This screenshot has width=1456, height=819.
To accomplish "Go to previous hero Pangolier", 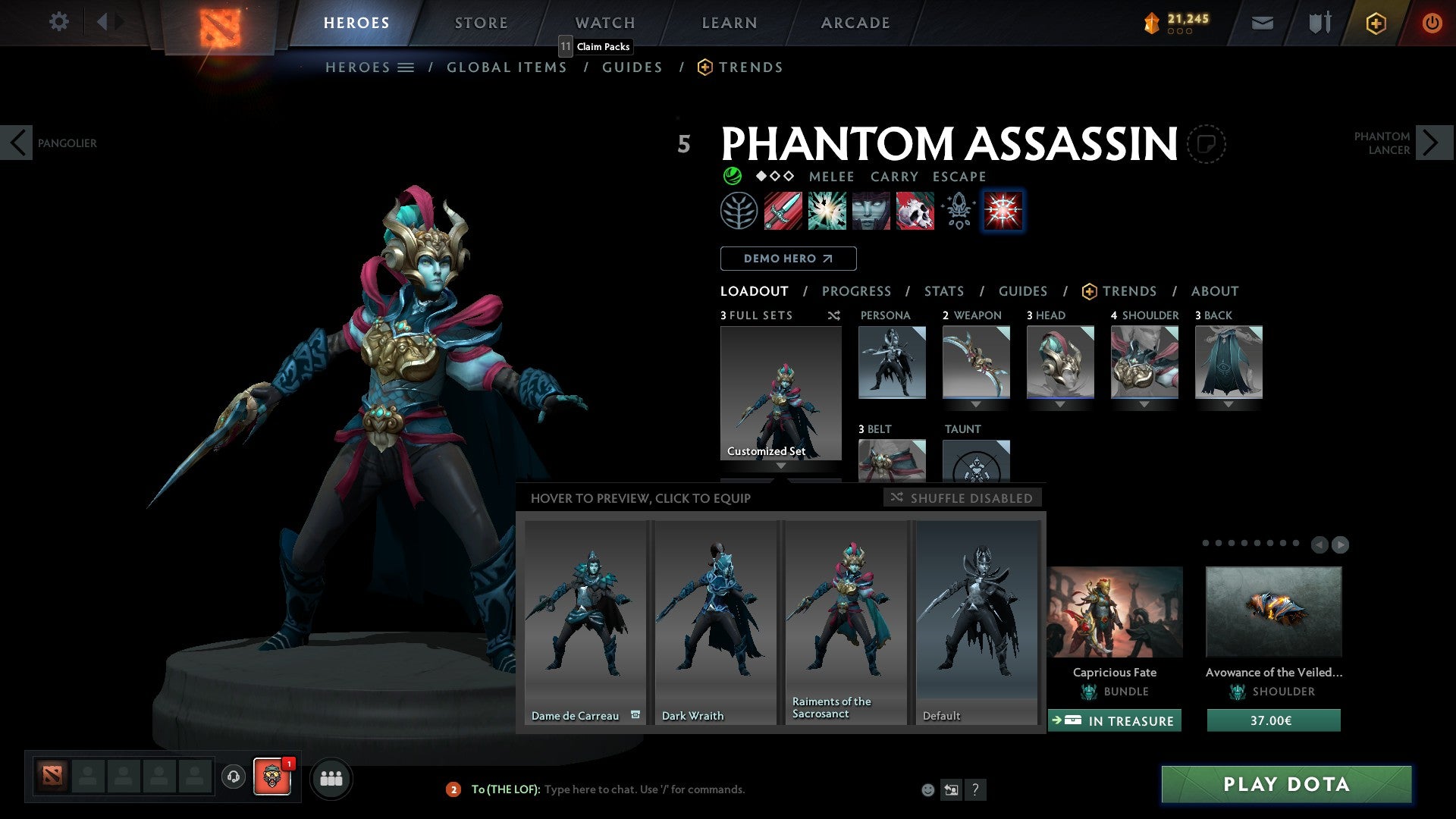I will (17, 143).
